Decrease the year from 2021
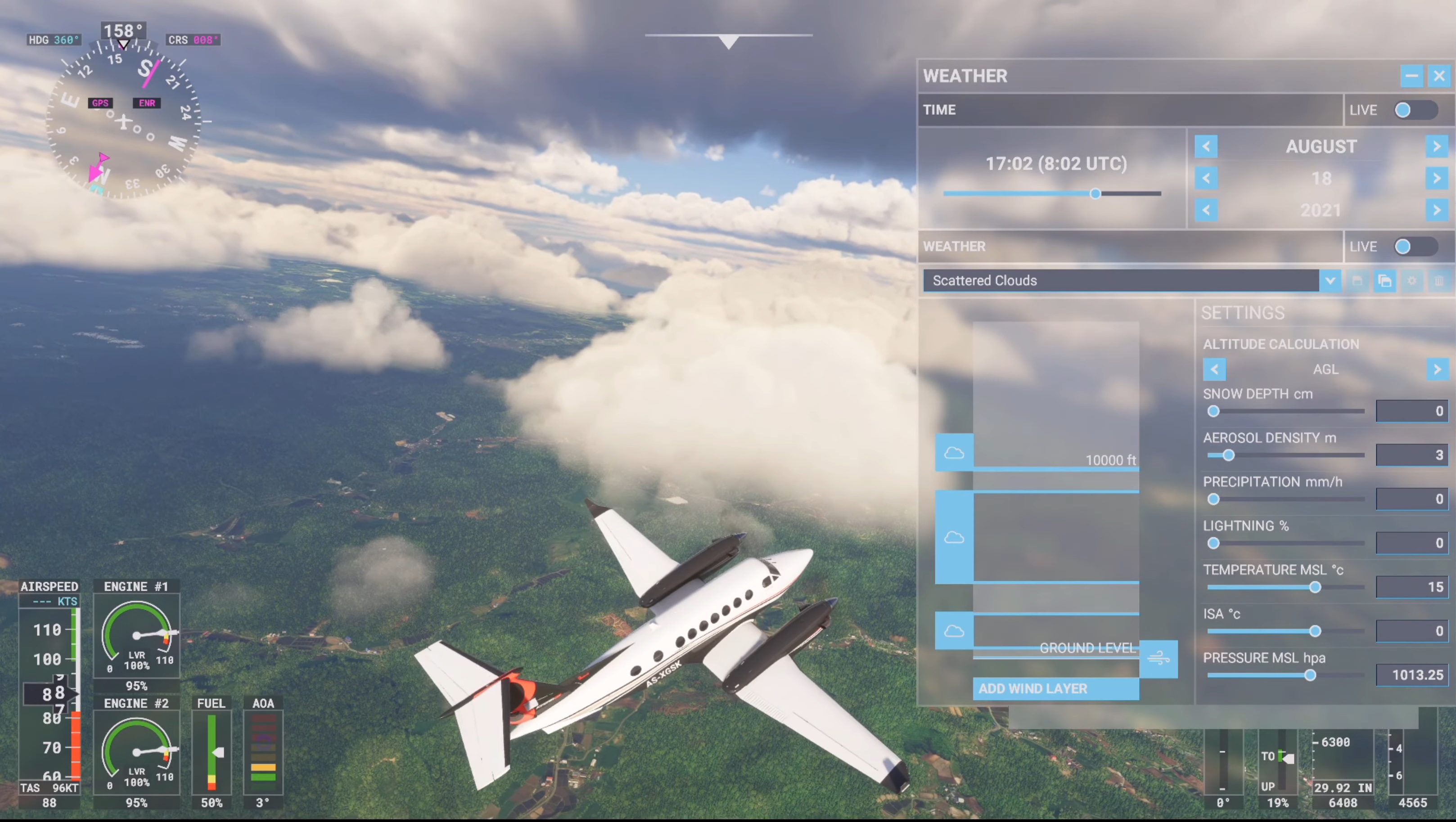Viewport: 1456px width, 822px height. pyautogui.click(x=1206, y=211)
